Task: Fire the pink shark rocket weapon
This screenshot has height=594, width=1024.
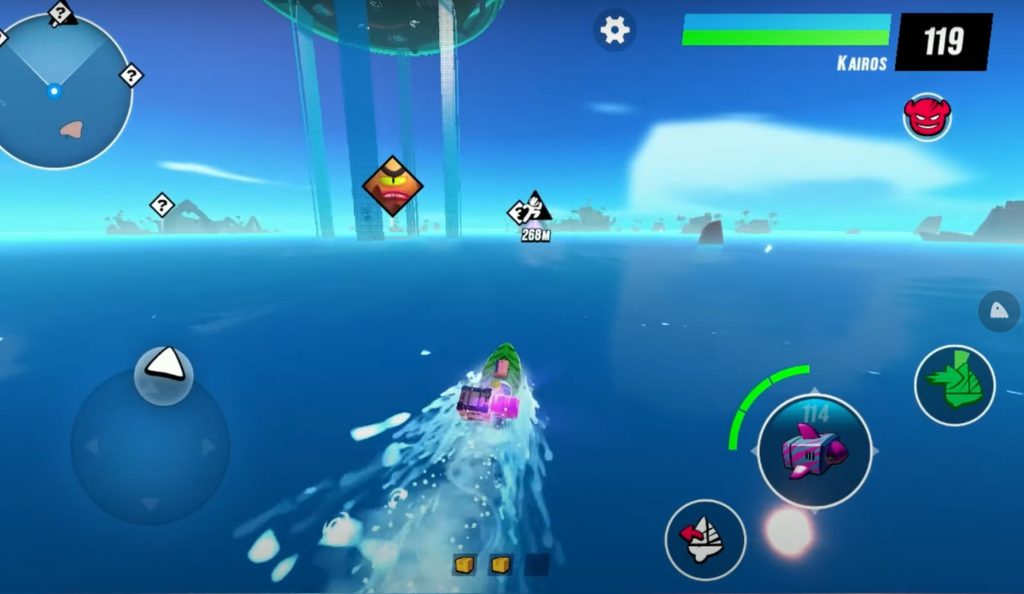Action: 814,451
